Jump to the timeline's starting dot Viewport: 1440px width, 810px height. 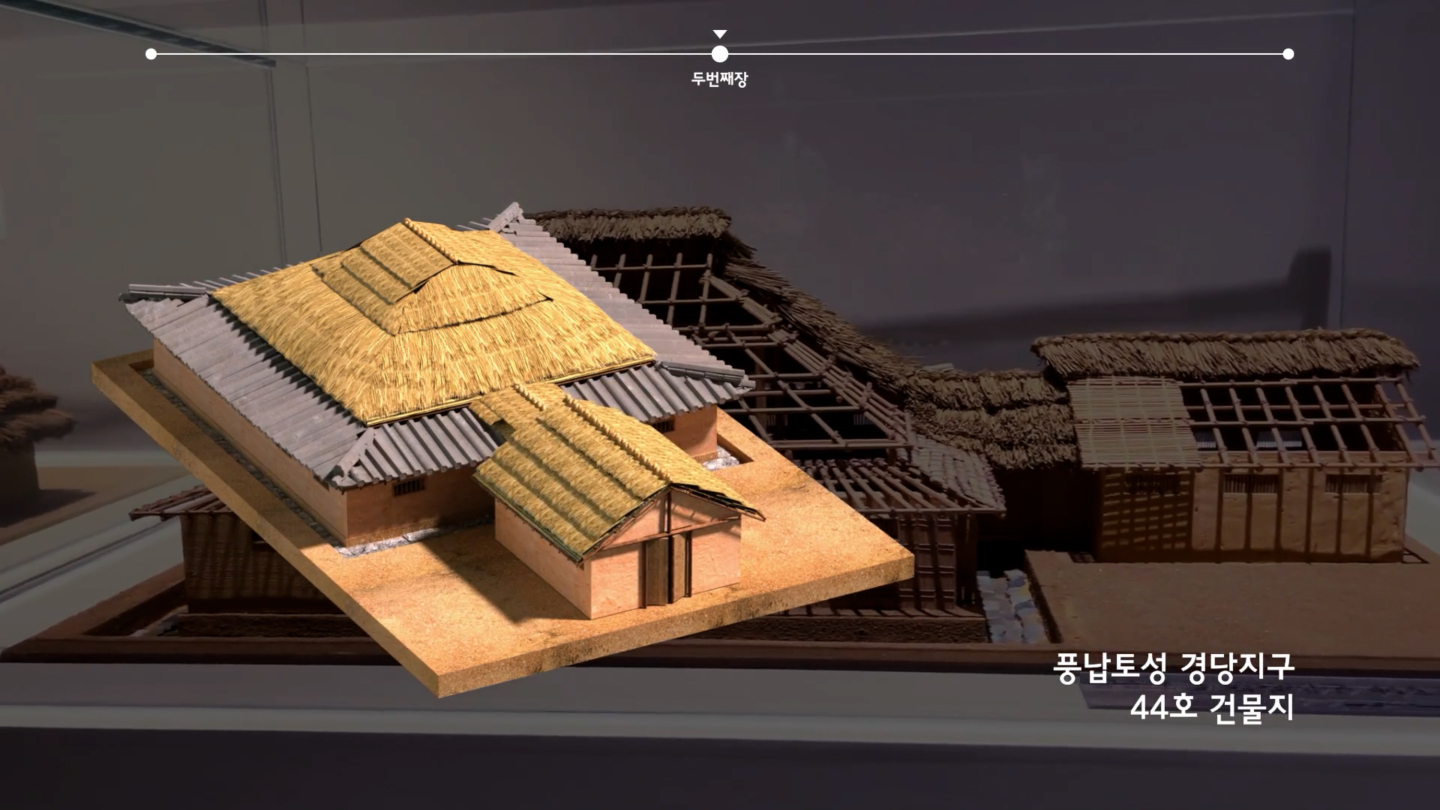(151, 54)
